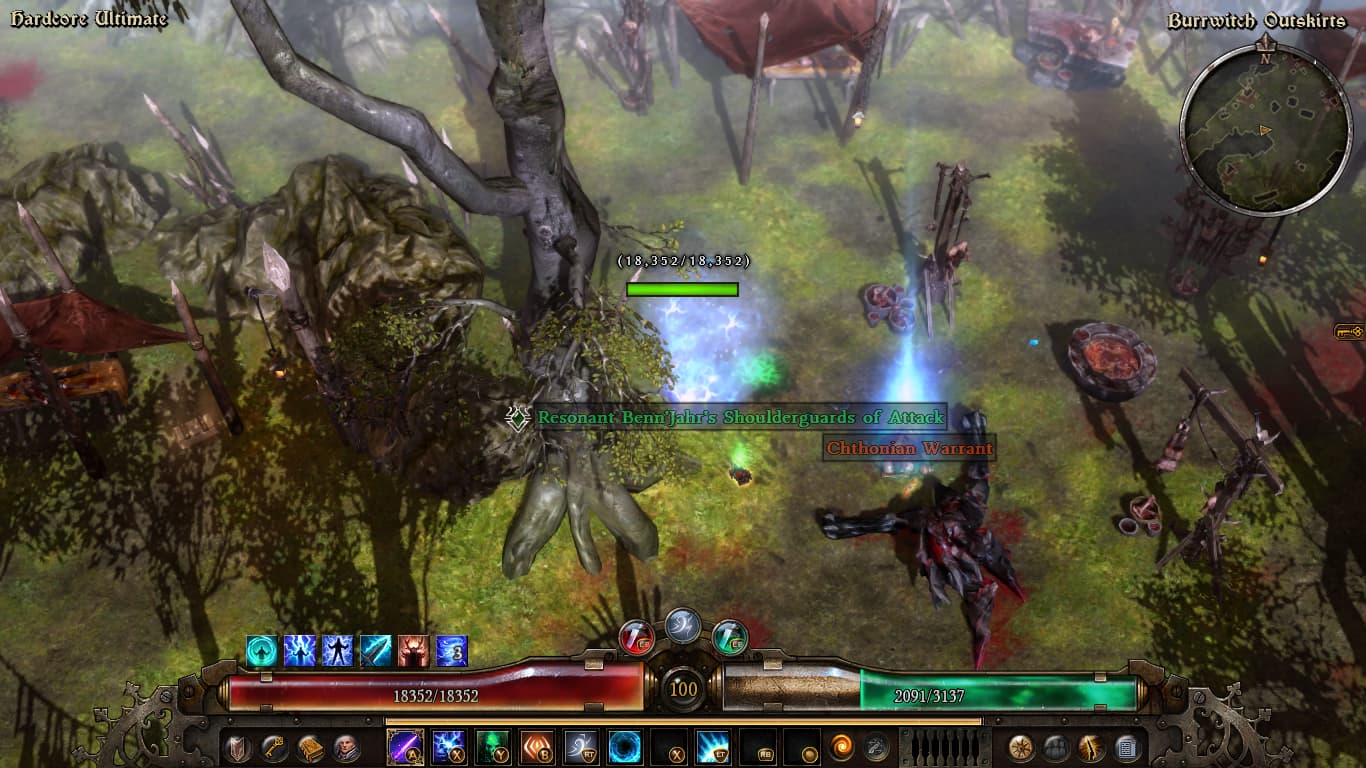Activate the purple beam attack skill

[405, 747]
